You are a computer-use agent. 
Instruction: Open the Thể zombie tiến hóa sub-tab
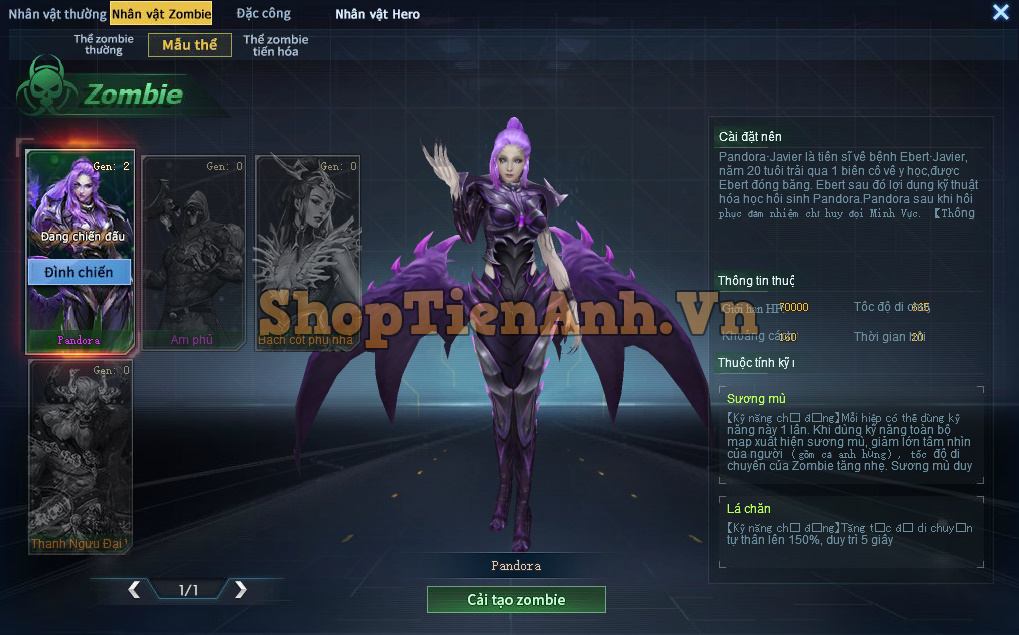[276, 45]
